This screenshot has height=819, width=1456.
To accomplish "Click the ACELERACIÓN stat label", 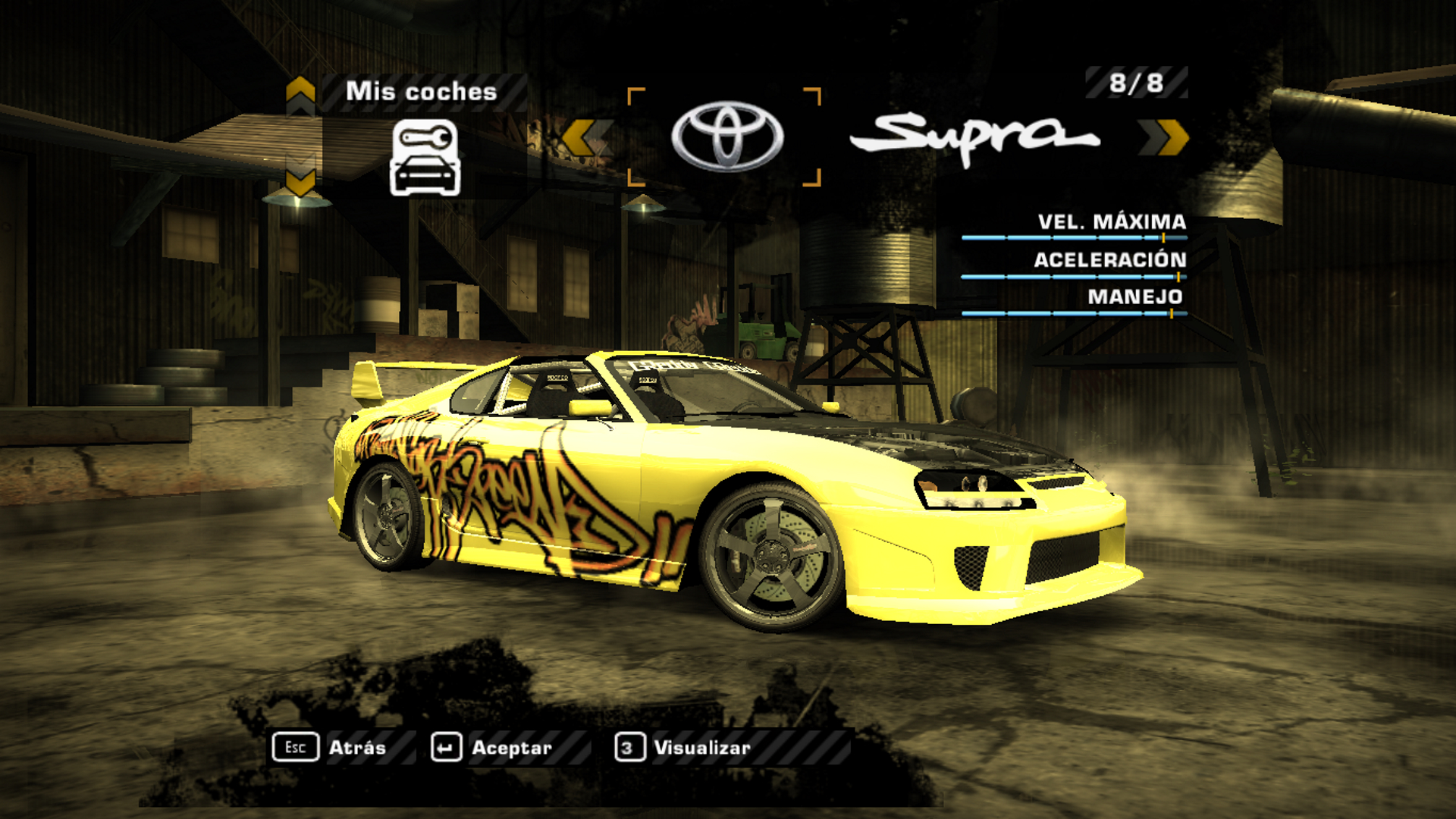I will tap(1109, 262).
